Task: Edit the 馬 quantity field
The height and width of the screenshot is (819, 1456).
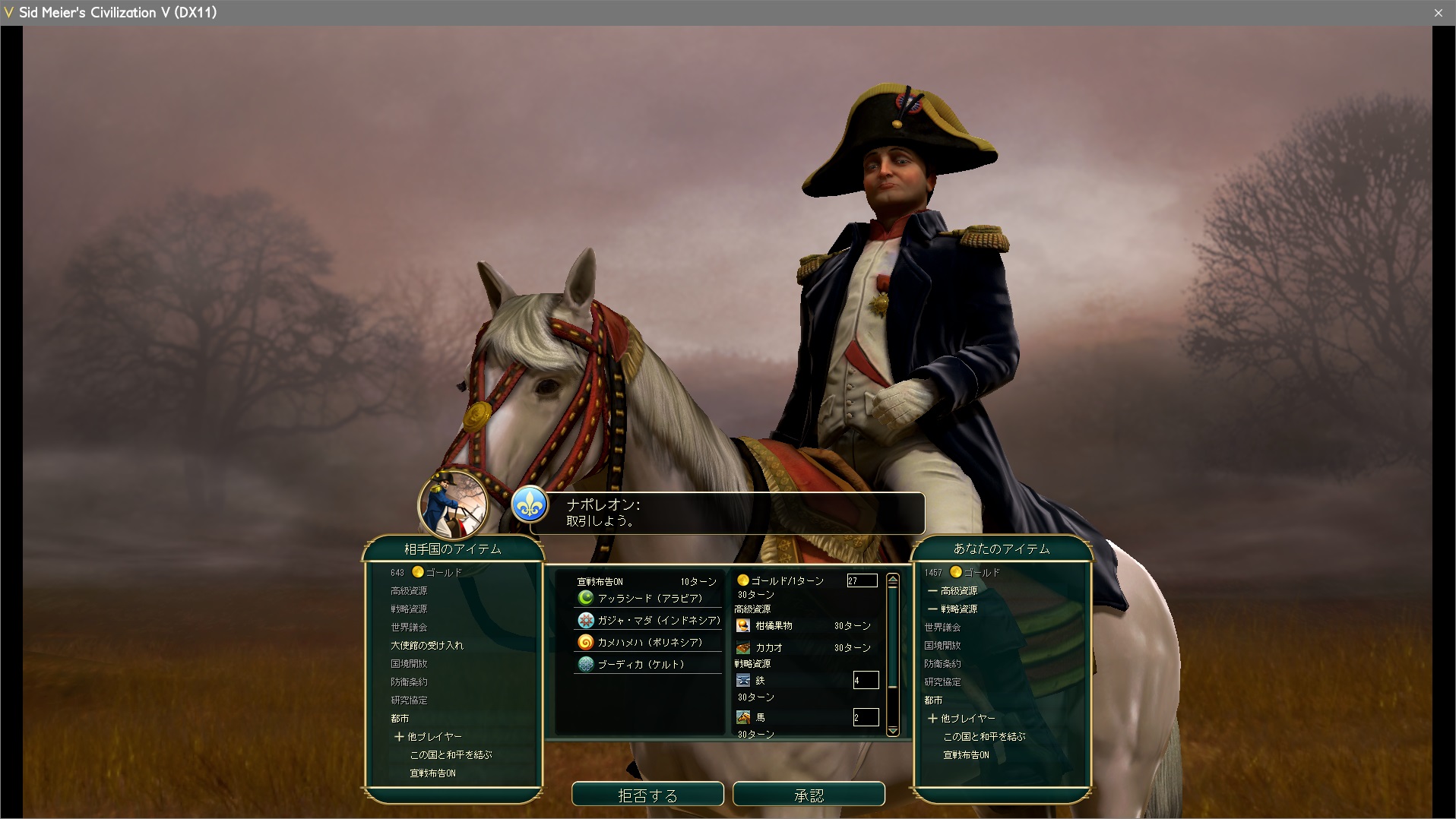Action: tap(866, 717)
